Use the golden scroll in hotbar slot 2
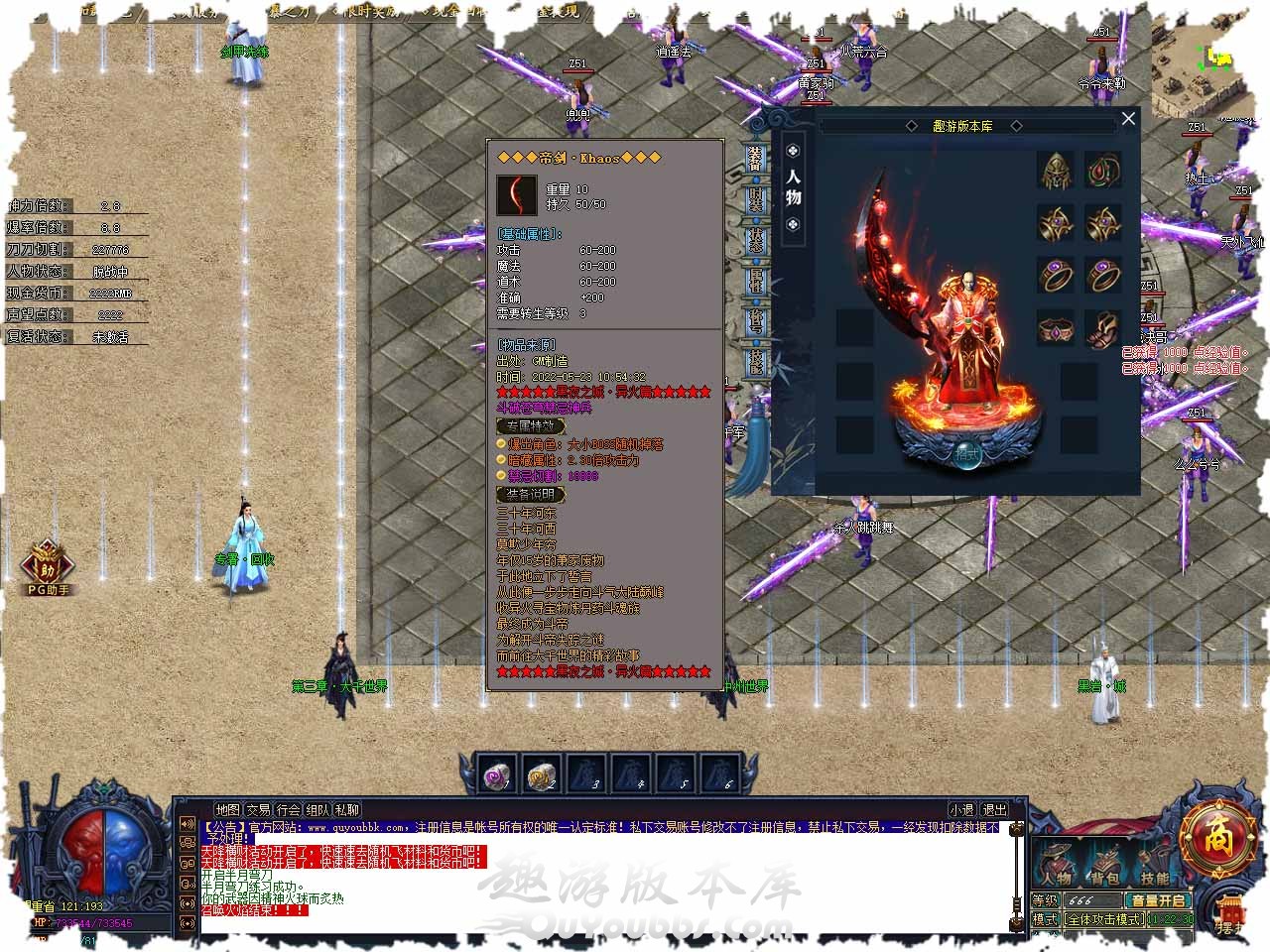 (x=541, y=774)
